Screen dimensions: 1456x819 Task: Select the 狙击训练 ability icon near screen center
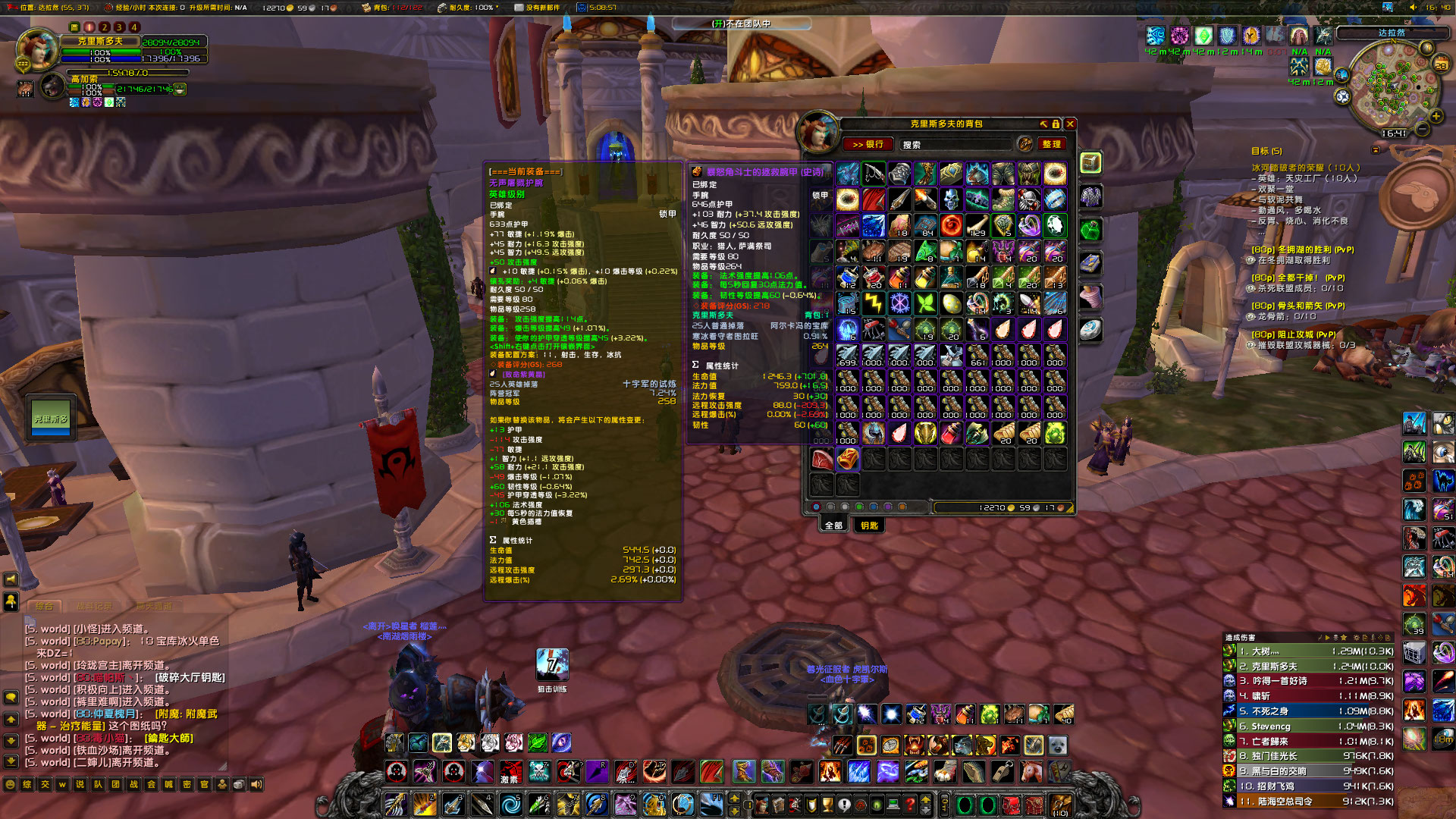click(x=552, y=663)
